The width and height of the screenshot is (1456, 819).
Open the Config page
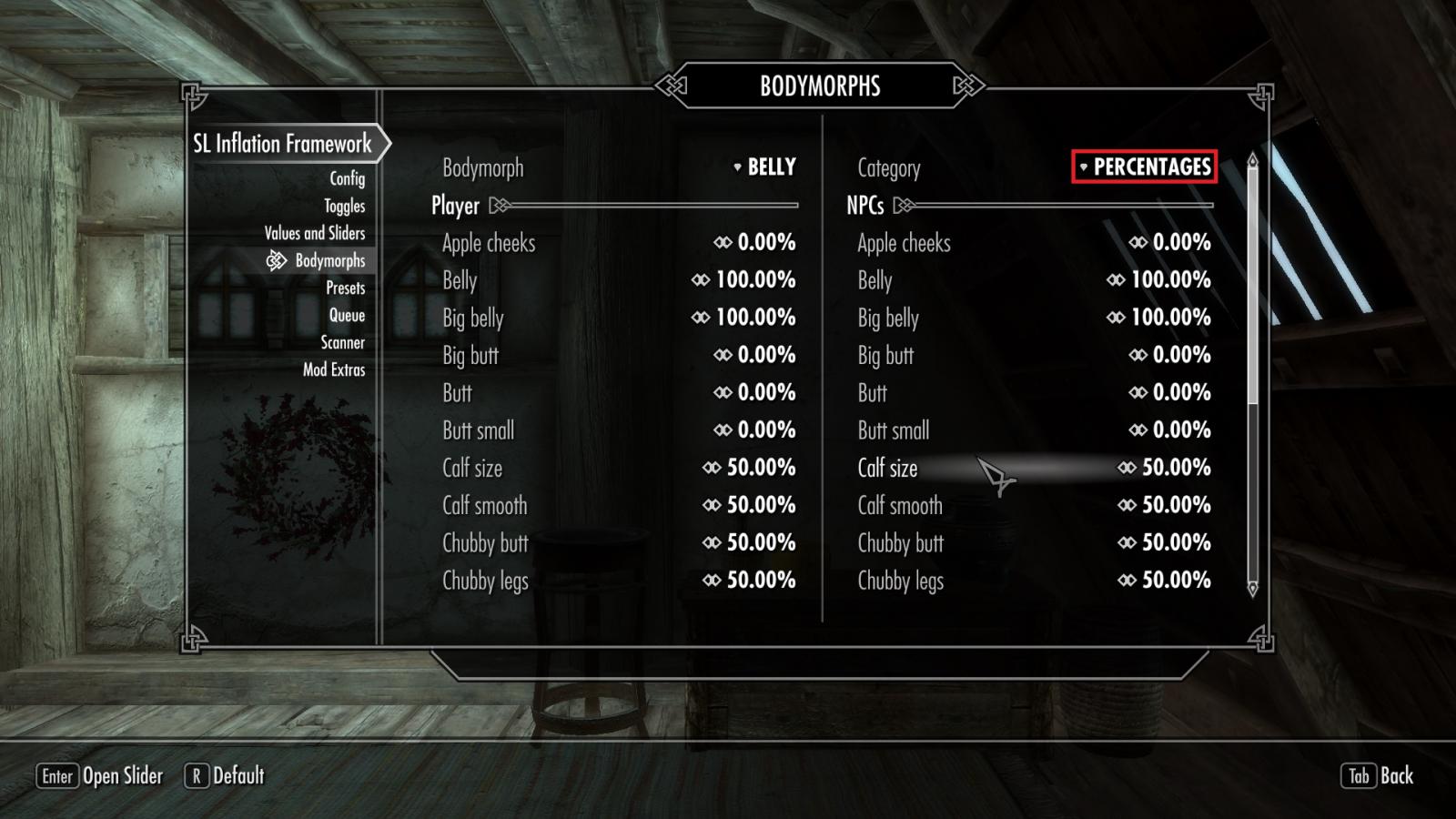coord(347,178)
